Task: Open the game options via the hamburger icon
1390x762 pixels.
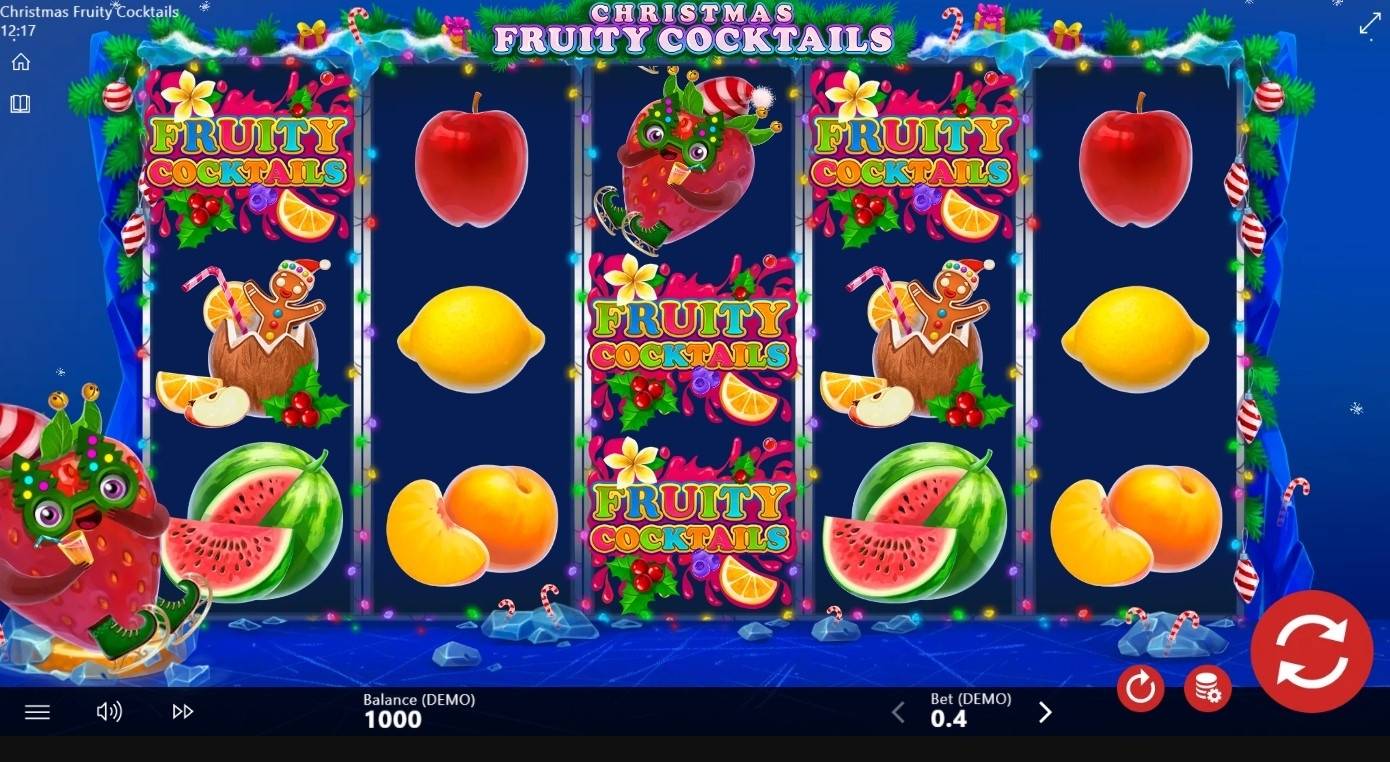Action: 37,711
